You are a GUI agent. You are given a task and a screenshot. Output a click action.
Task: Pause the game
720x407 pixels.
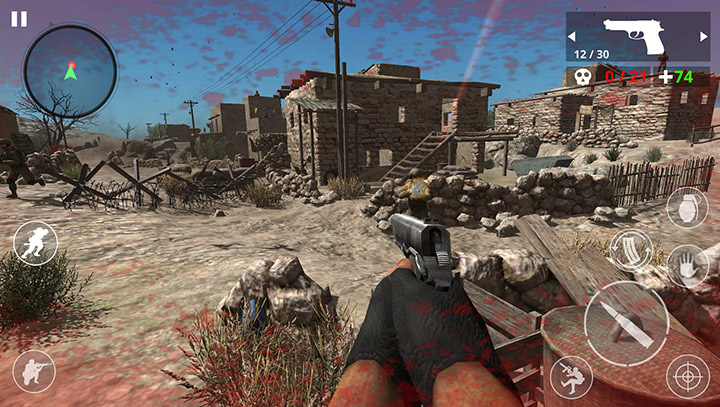click(19, 18)
